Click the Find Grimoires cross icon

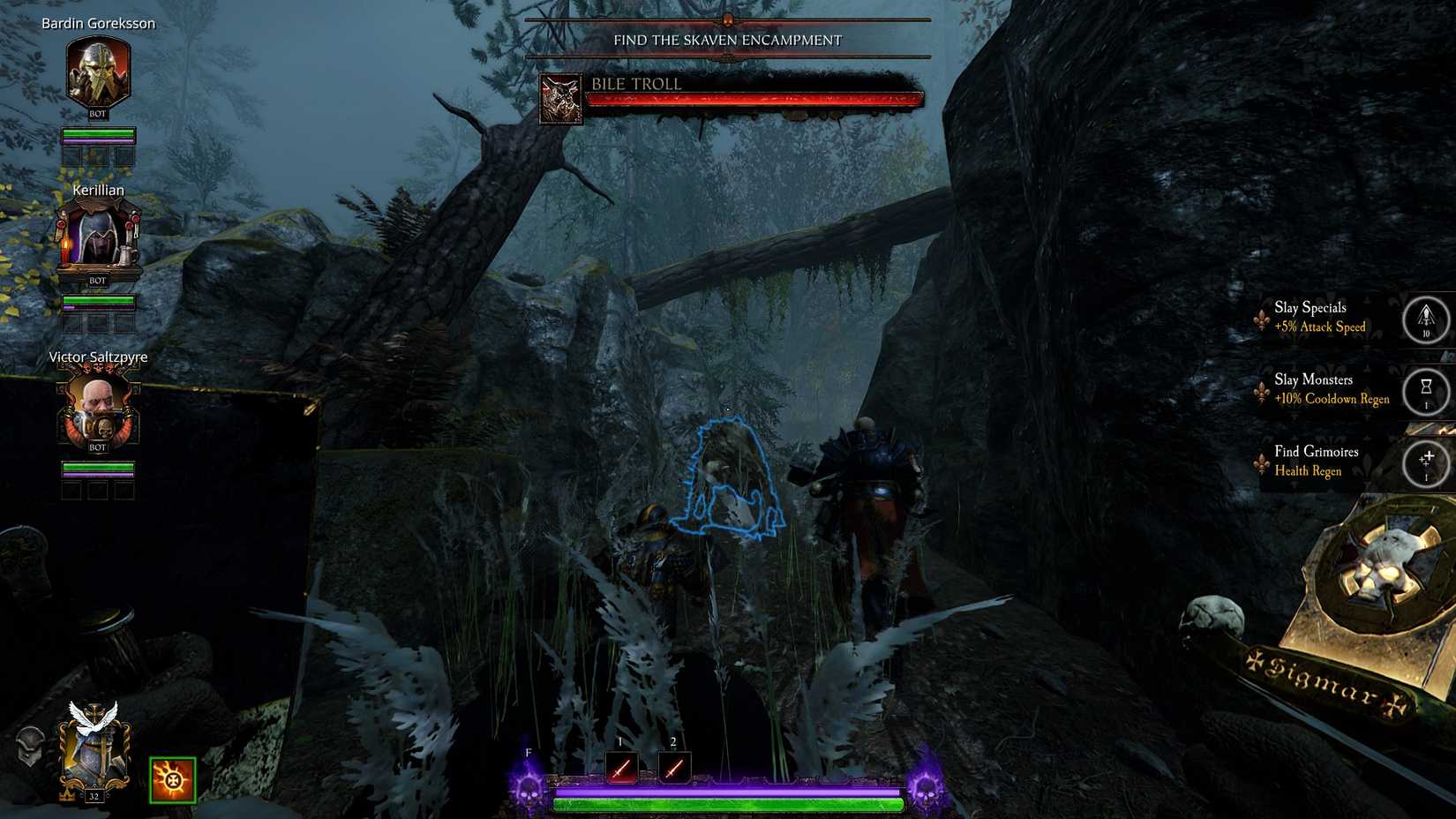[x=1427, y=462]
